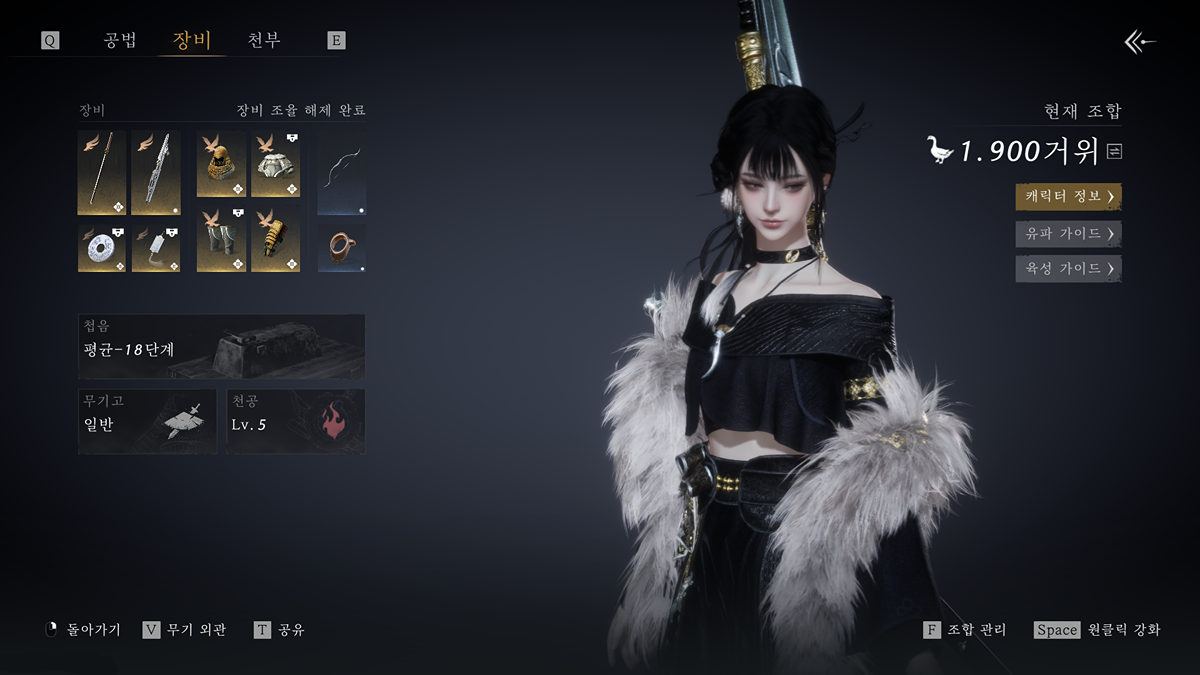Choose the white chest armor slot
Viewport: 1200px width, 675px height.
click(275, 163)
